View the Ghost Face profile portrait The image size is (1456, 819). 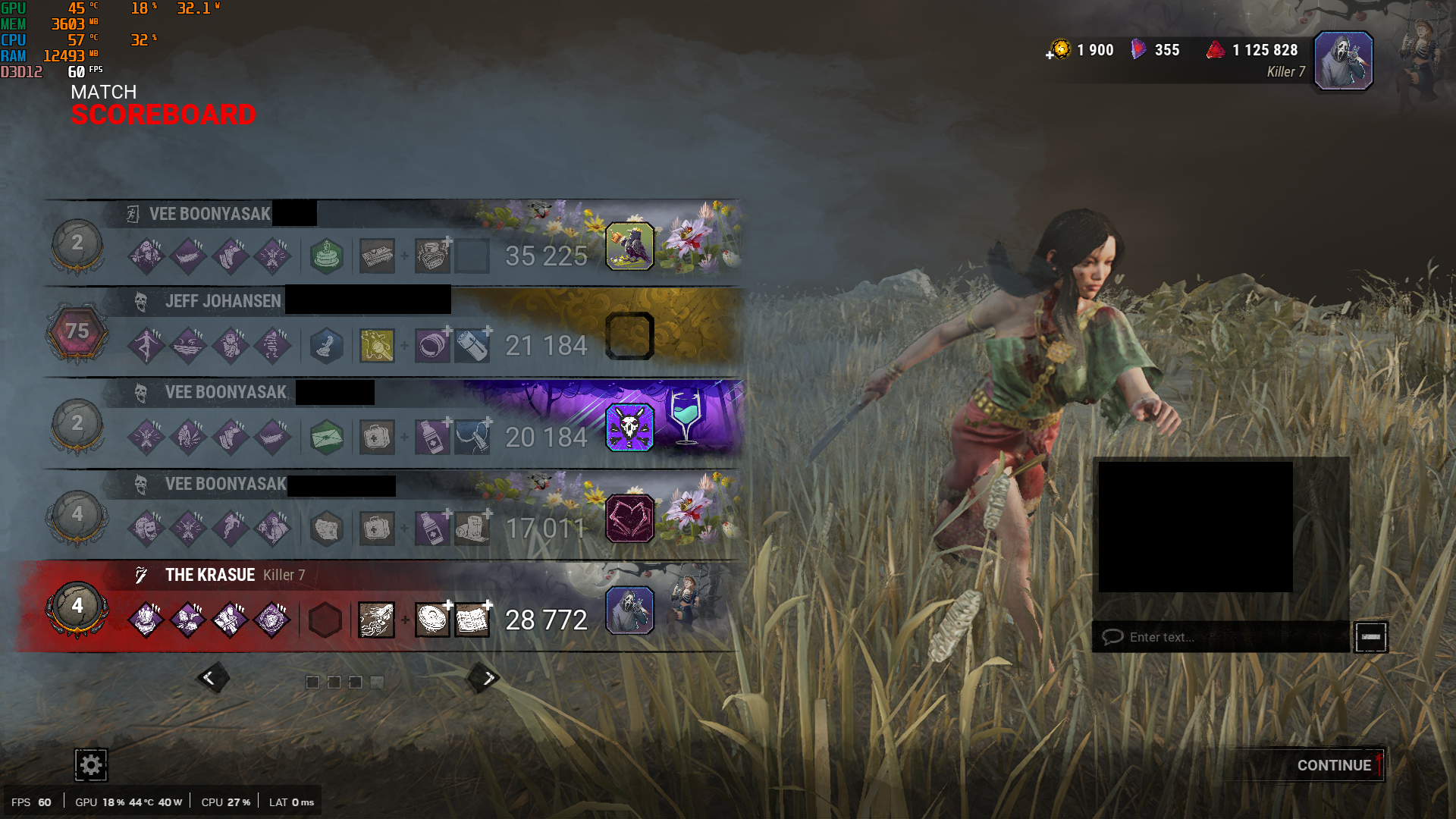click(1343, 61)
